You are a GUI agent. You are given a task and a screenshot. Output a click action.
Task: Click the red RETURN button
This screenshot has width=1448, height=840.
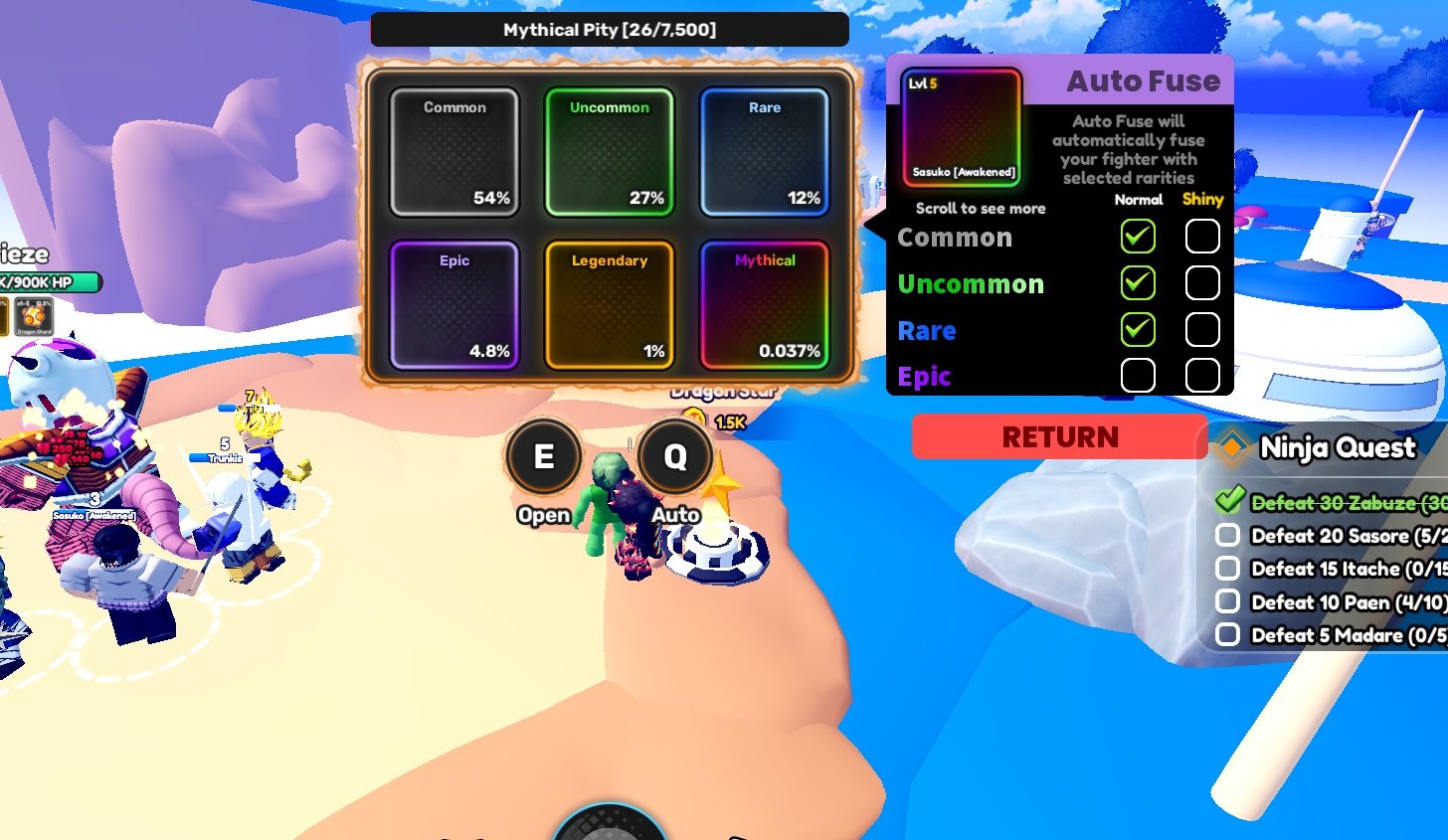(1059, 437)
